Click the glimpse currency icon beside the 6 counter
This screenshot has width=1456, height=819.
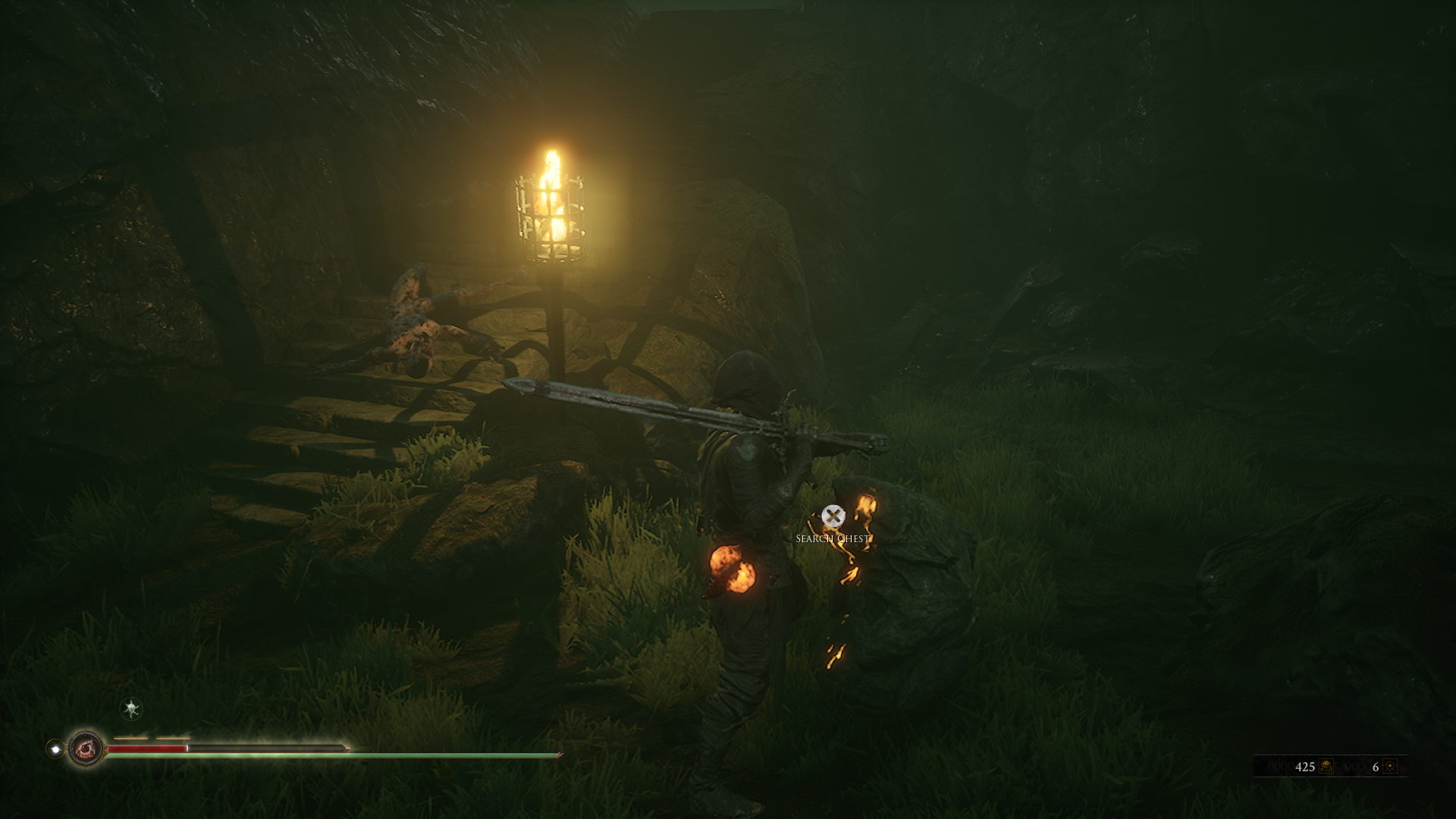point(1390,767)
